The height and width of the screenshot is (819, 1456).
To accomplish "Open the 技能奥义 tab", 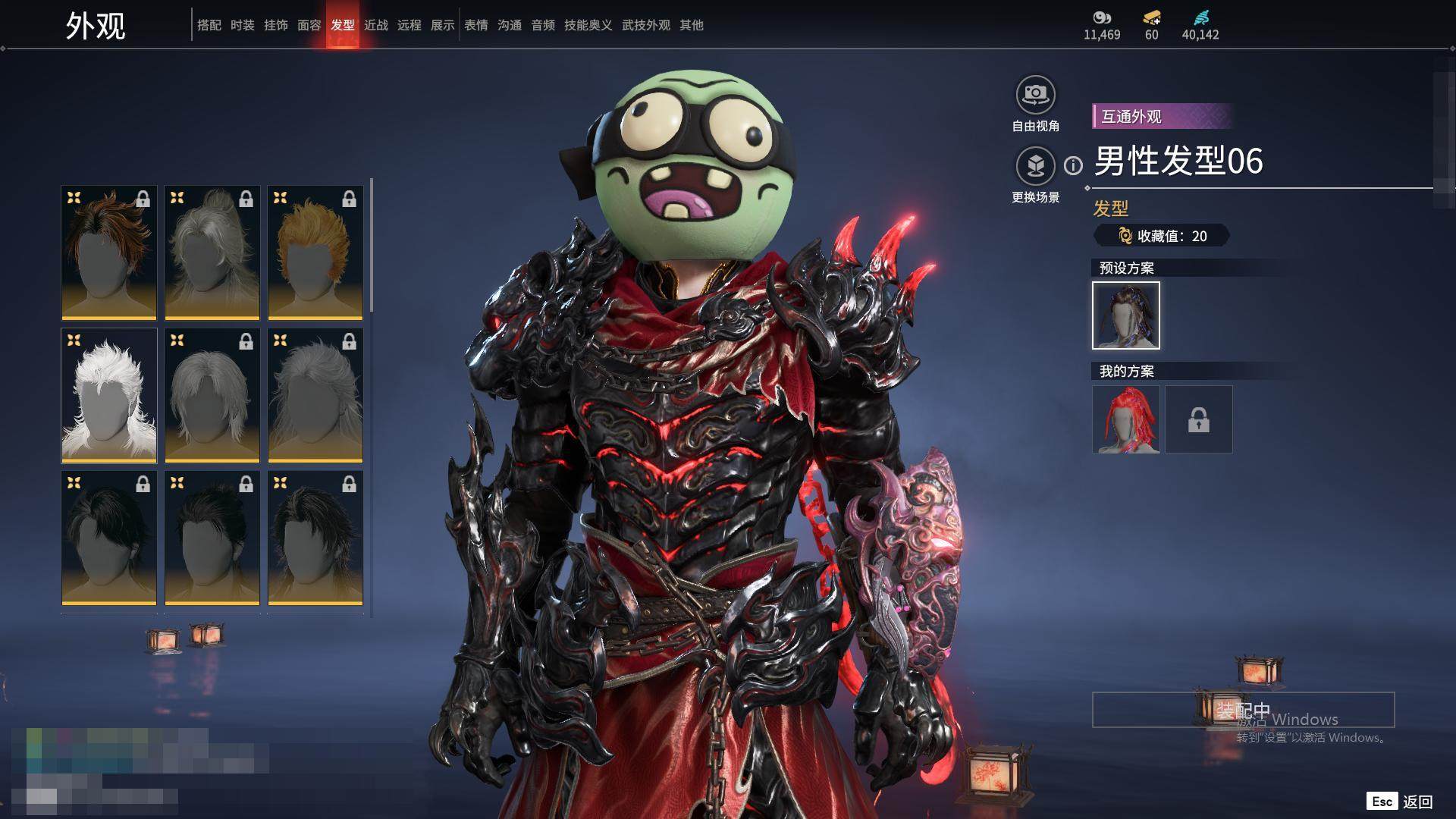I will point(588,25).
